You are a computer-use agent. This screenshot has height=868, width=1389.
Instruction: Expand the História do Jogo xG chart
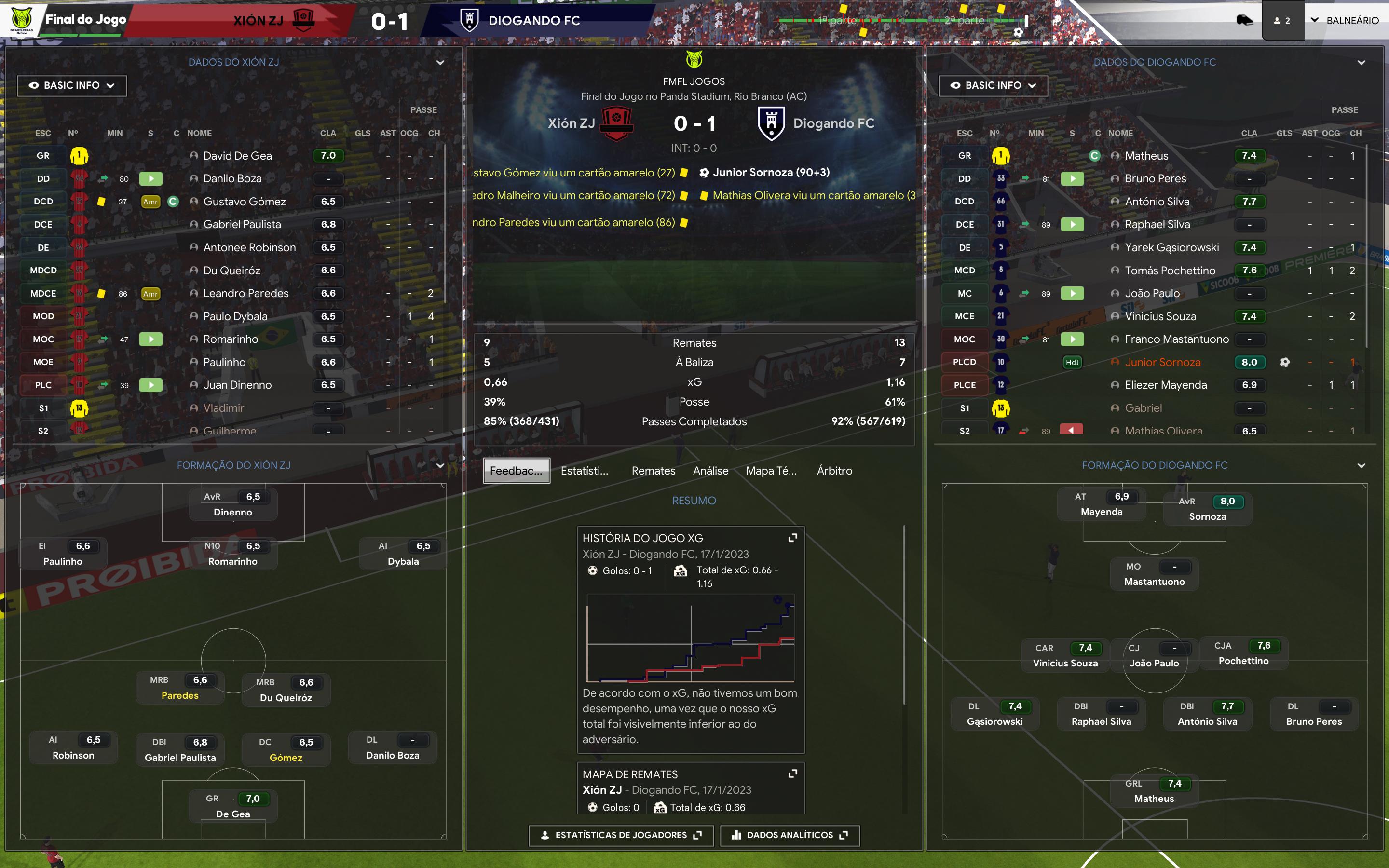[x=793, y=538]
